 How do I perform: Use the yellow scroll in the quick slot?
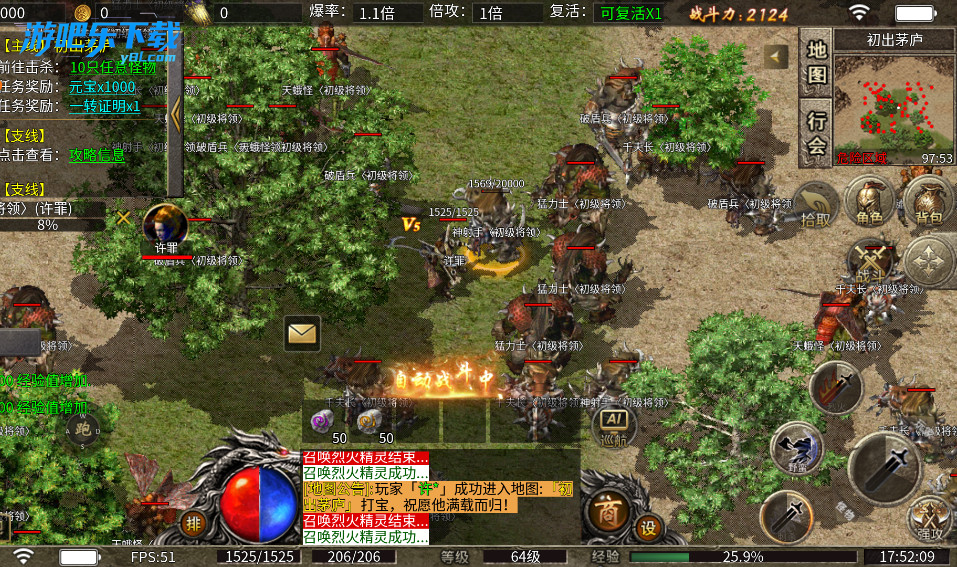[x=369, y=422]
